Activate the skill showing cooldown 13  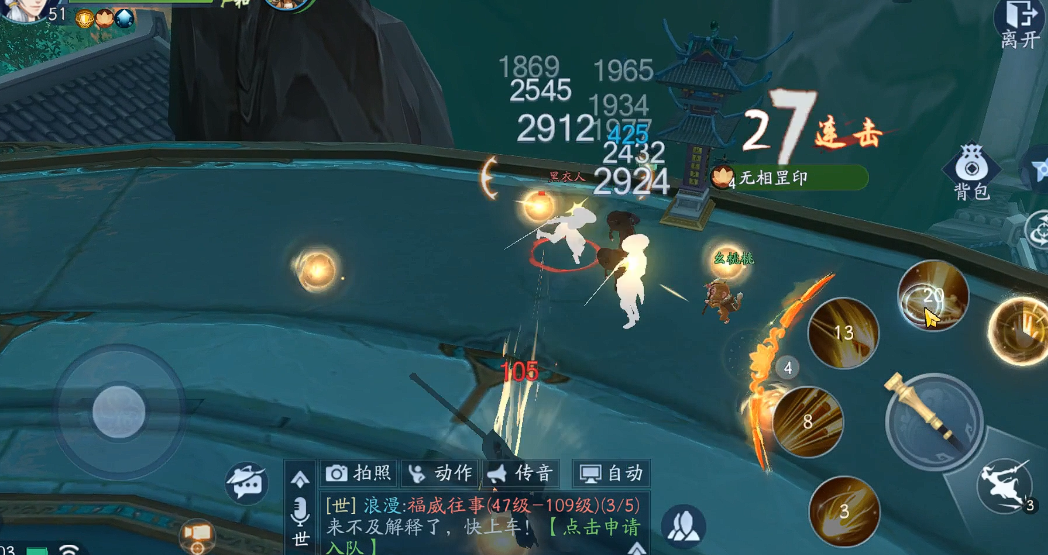click(x=843, y=333)
